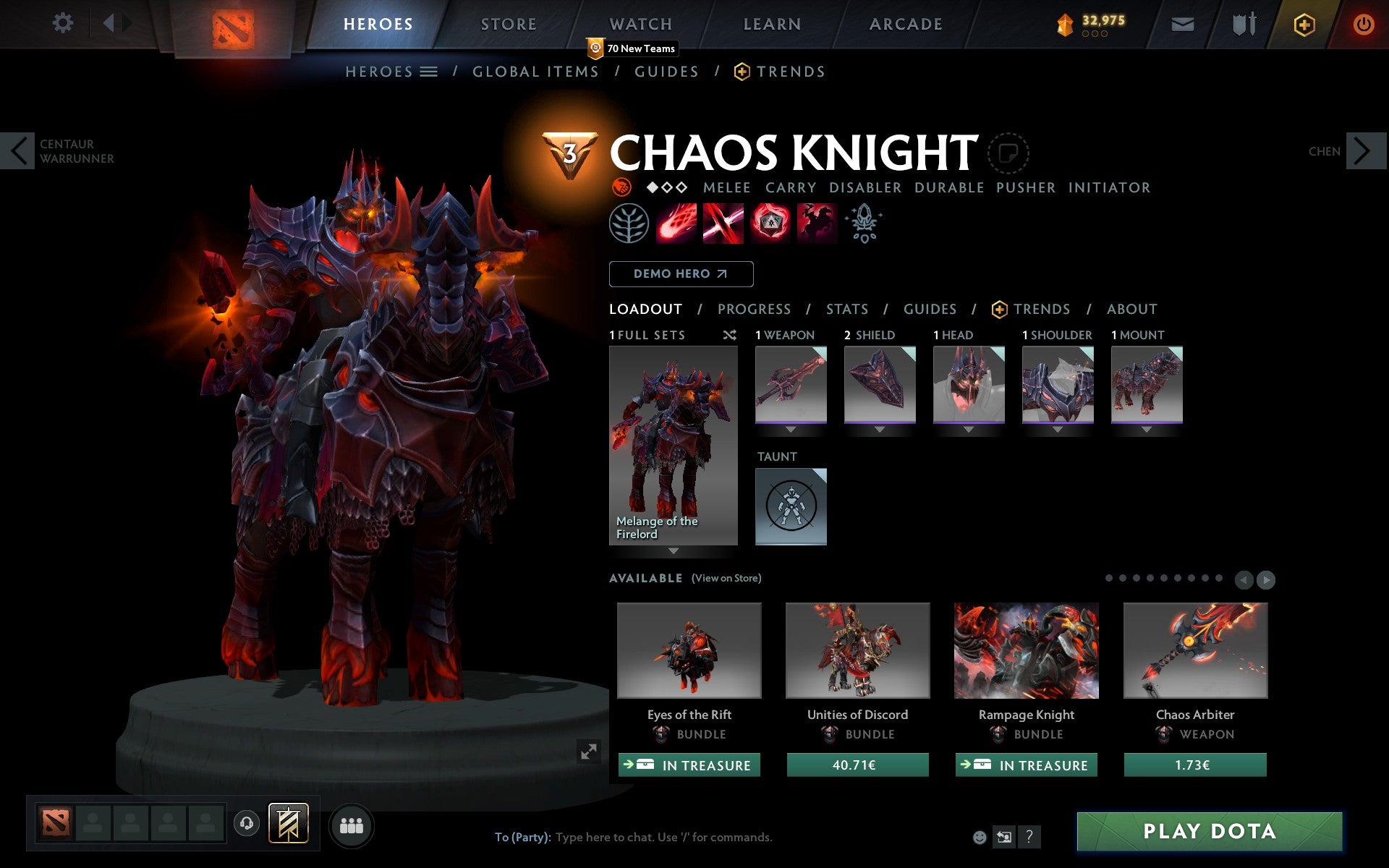Switch to the Stats tab
The width and height of the screenshot is (1389, 868).
[x=846, y=309]
